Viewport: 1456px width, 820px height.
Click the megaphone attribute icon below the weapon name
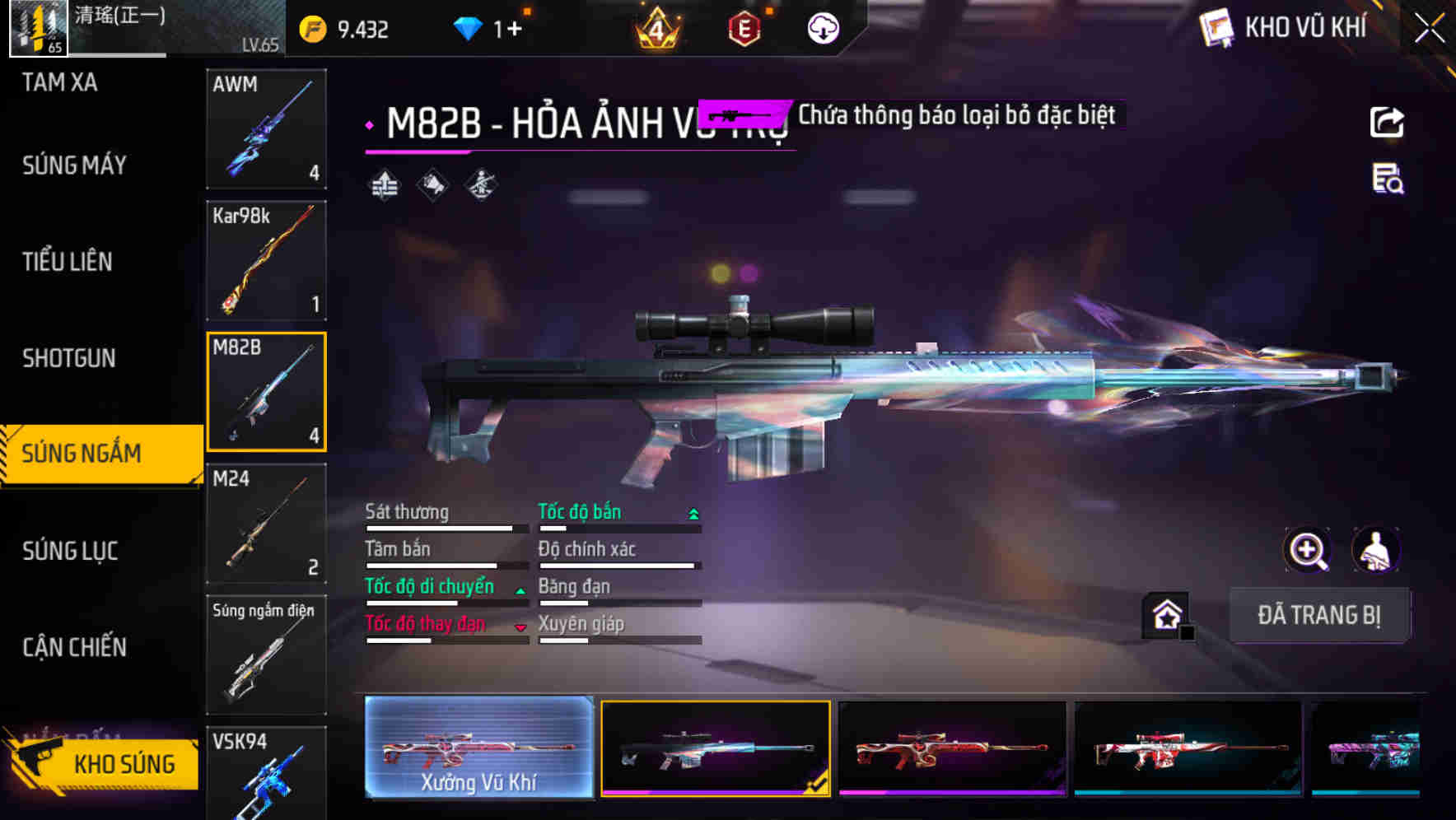pyautogui.click(x=431, y=184)
